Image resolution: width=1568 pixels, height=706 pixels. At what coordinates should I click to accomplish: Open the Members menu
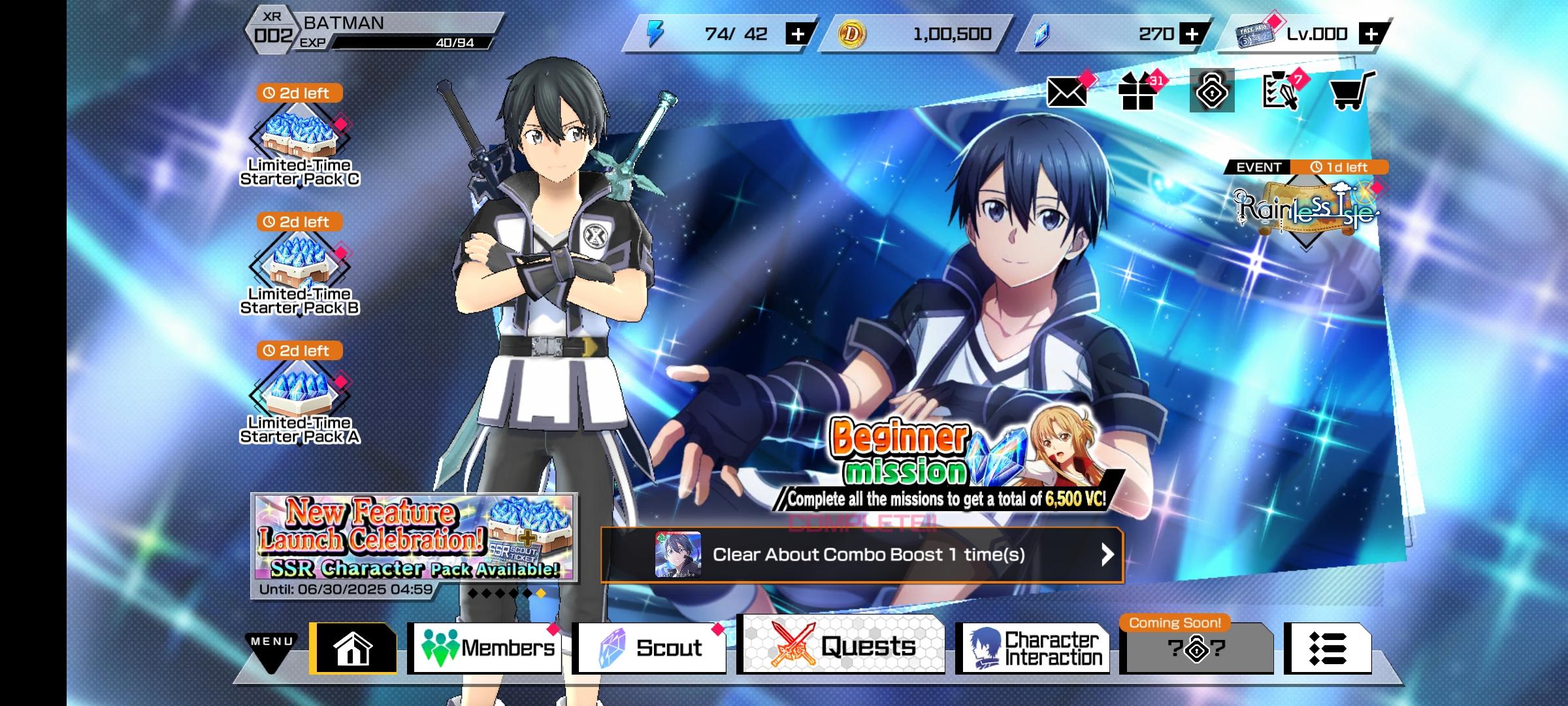pyautogui.click(x=487, y=648)
